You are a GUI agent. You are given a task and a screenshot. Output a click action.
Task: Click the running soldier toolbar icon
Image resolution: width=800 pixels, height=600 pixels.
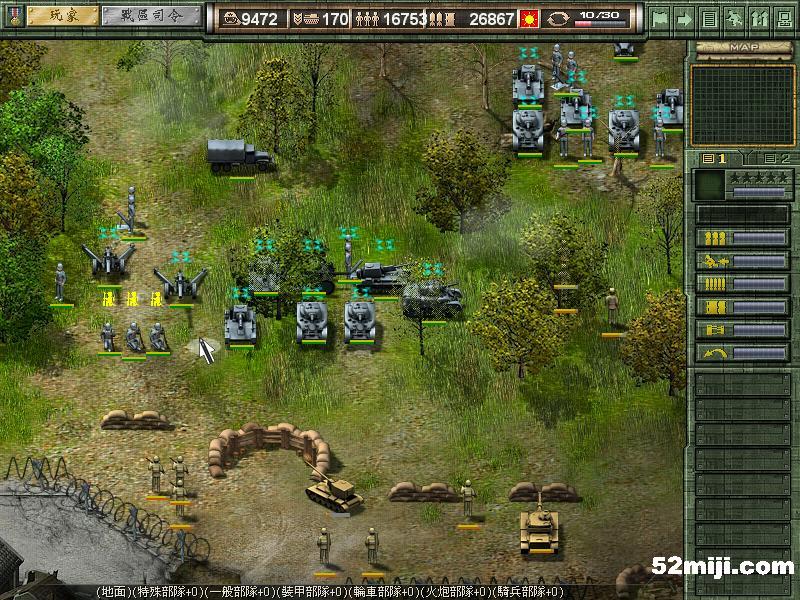point(734,18)
